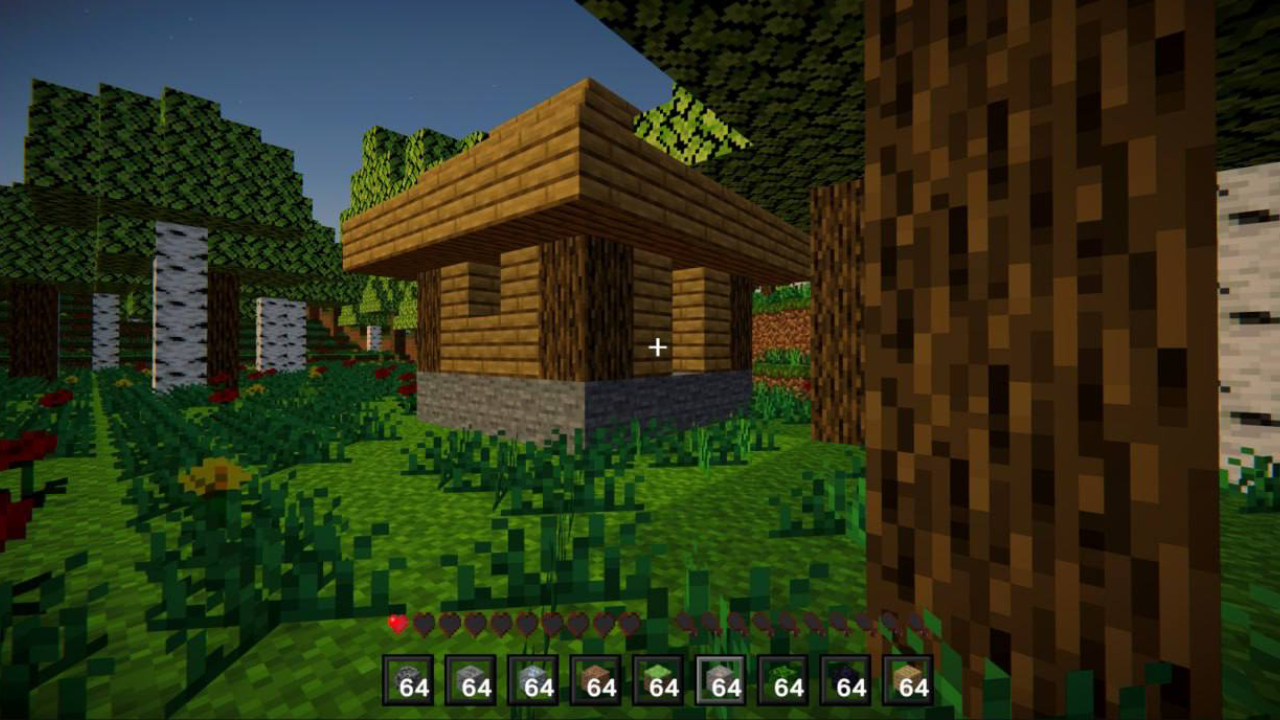The width and height of the screenshot is (1280, 720).
Task: Pick the black obsidian block slot
Action: tap(845, 680)
